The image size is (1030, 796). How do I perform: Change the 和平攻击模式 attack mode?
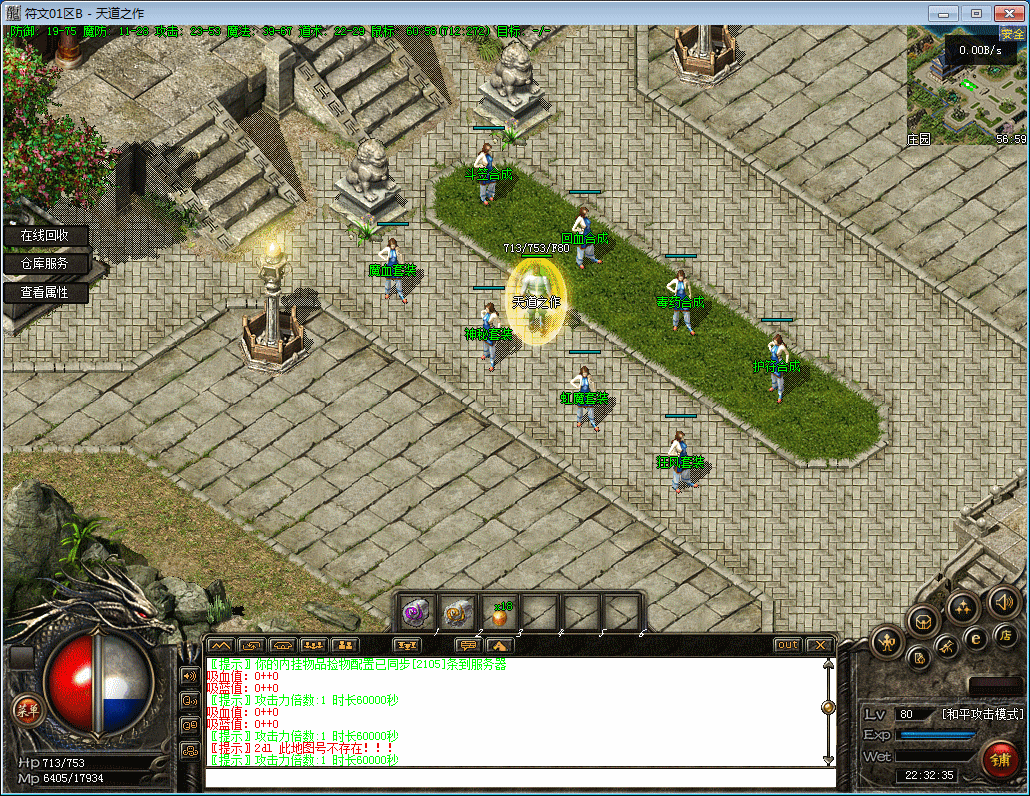982,714
